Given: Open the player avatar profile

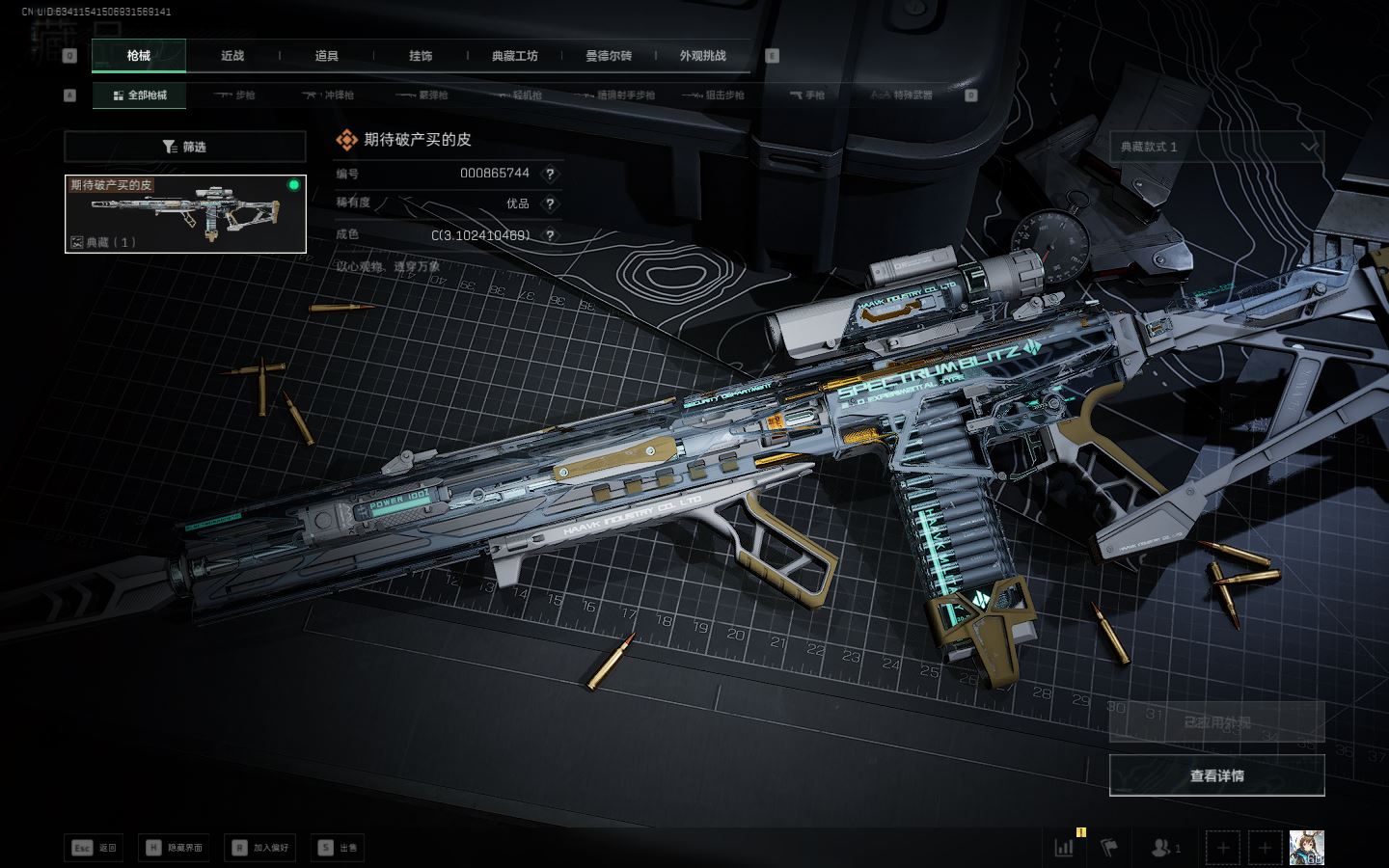Looking at the screenshot, I should (x=1306, y=848).
